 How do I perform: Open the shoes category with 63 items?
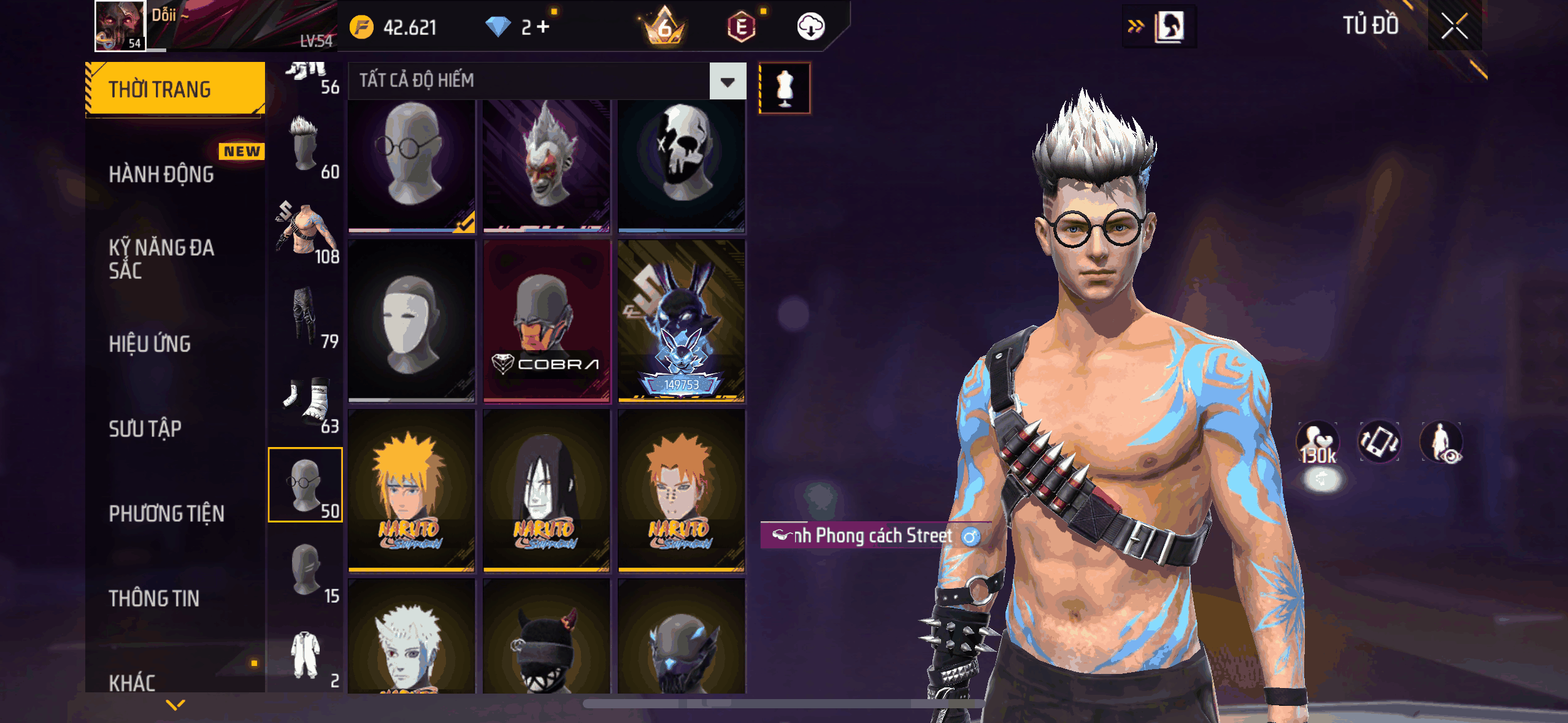[306, 405]
